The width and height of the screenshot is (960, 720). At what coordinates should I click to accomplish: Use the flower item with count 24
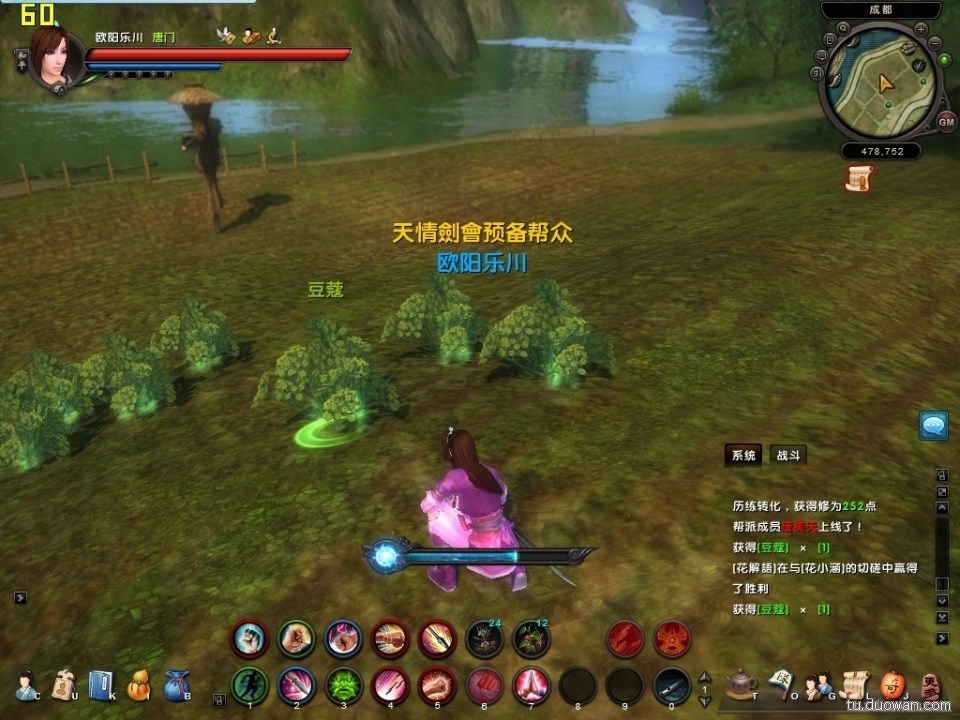point(484,638)
